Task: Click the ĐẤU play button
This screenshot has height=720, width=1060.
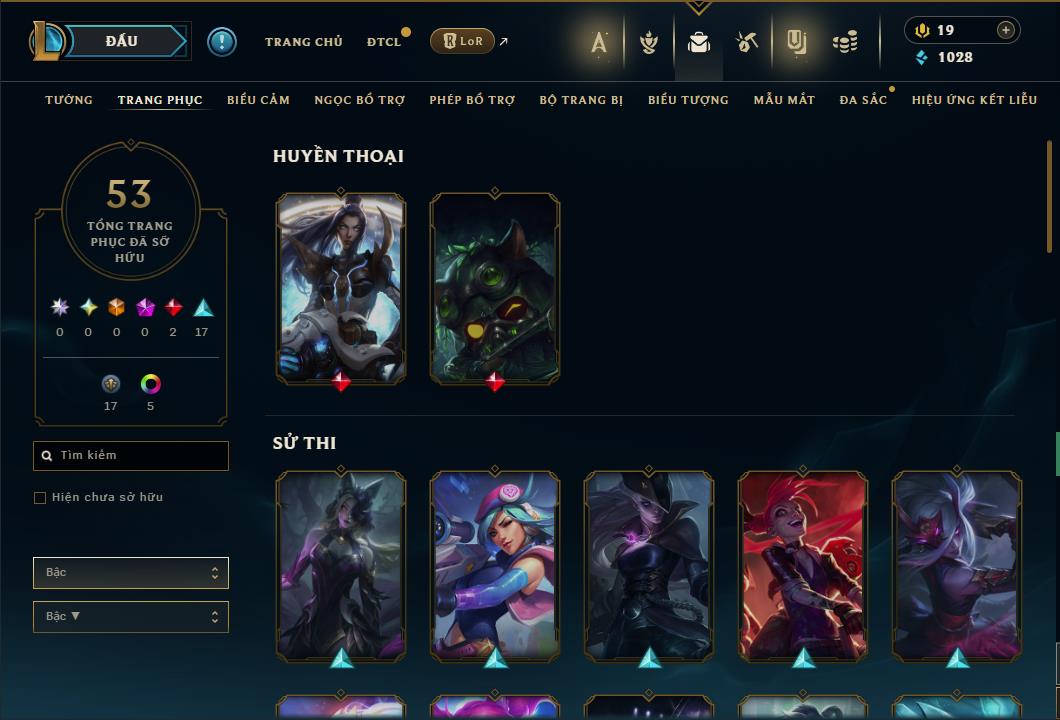Action: coord(121,41)
